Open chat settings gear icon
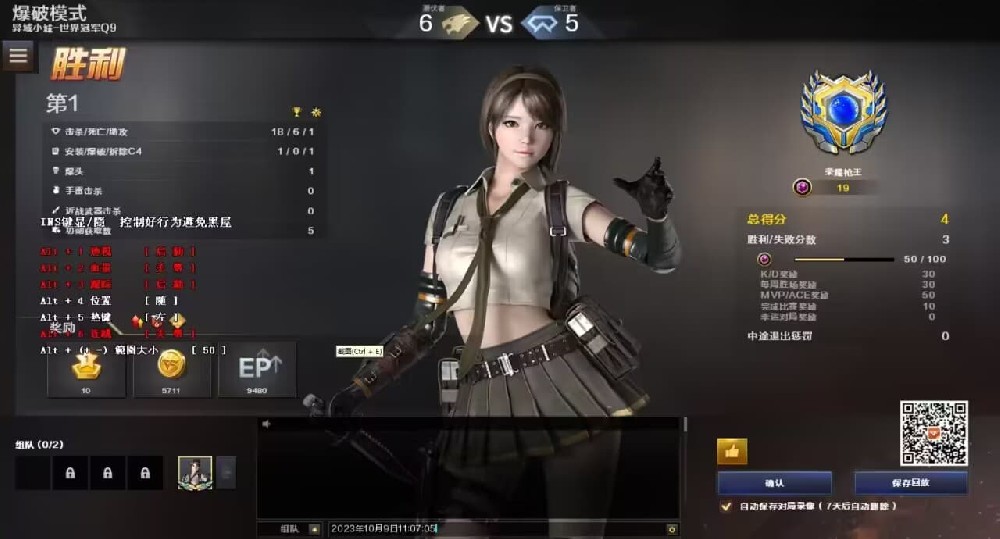This screenshot has width=1000, height=539. click(x=672, y=528)
